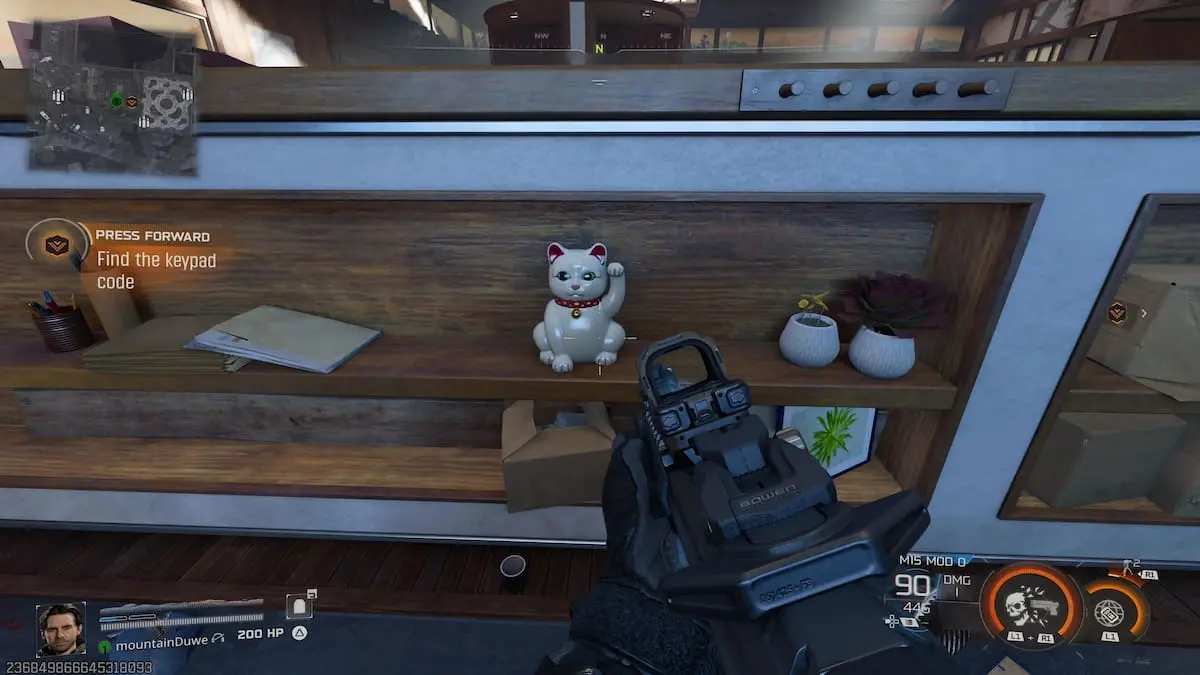The image size is (1200, 675).
Task: Activate the skull and pistol ability icon
Action: point(1031,605)
